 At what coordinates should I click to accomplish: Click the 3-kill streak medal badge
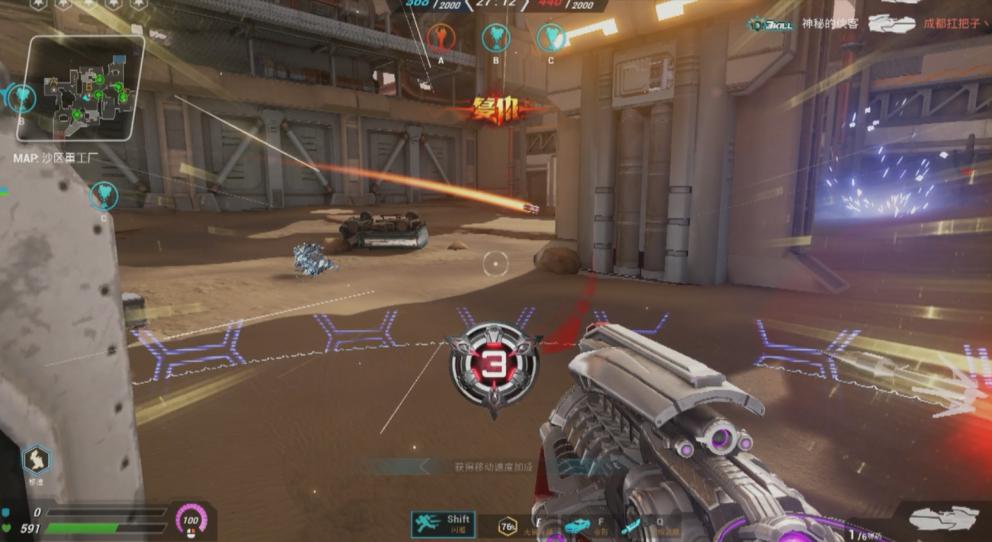coord(493,366)
